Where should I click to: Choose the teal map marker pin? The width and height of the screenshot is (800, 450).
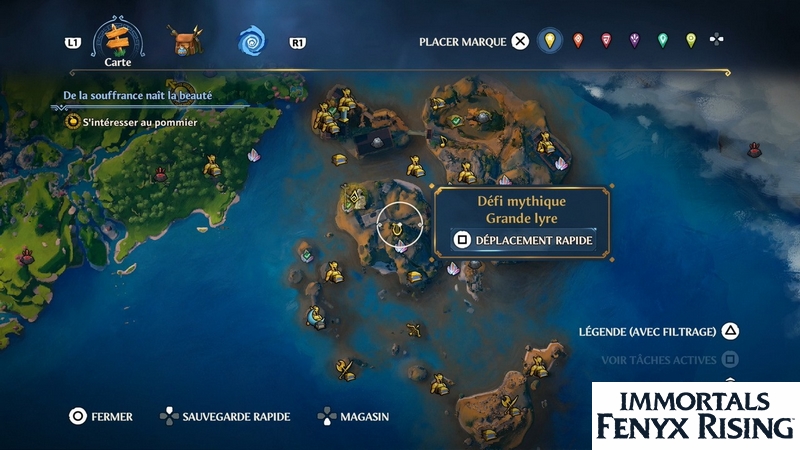[662, 41]
